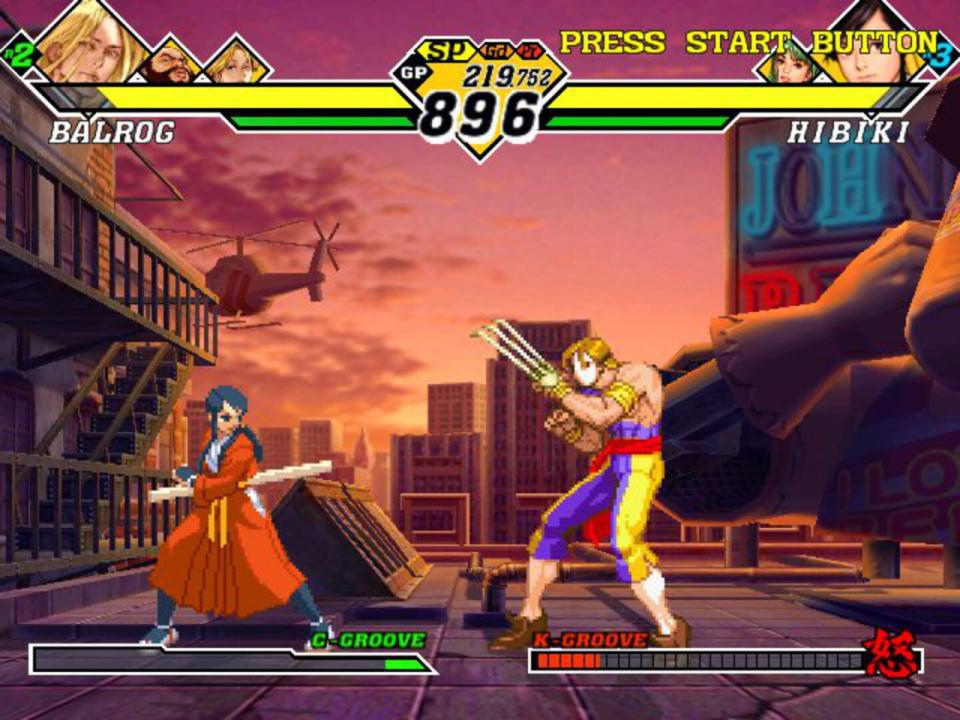Click the red rage kanji icon

click(892, 654)
